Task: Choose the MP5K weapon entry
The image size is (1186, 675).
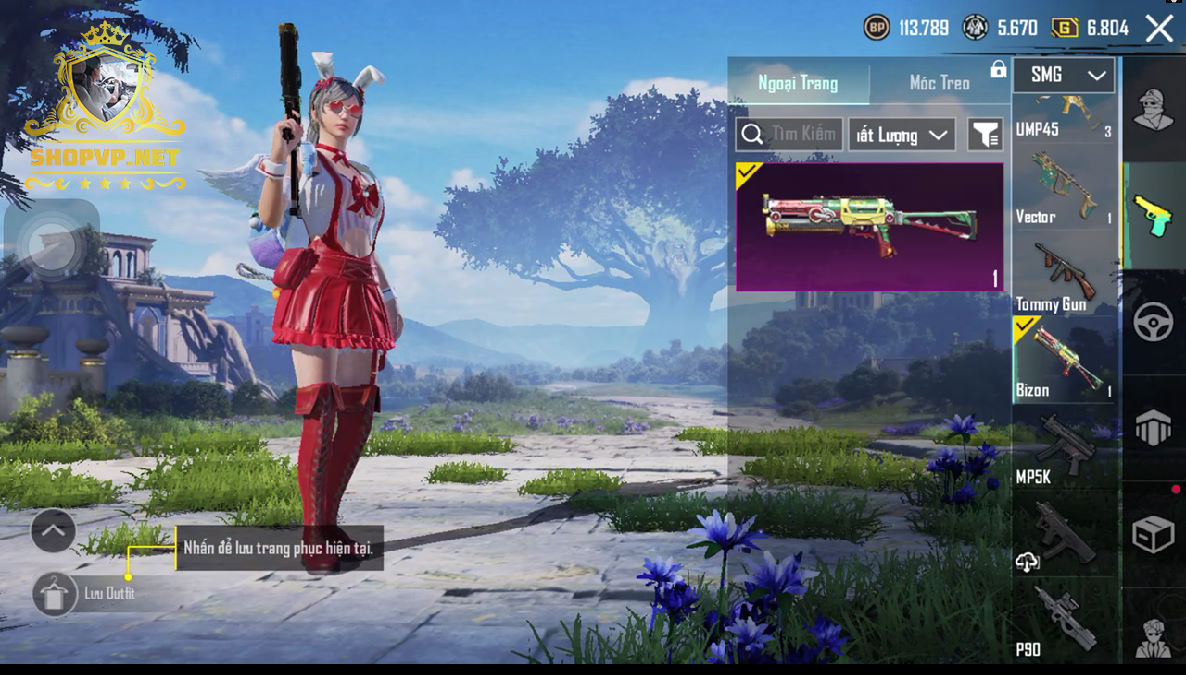Action: tap(1064, 448)
